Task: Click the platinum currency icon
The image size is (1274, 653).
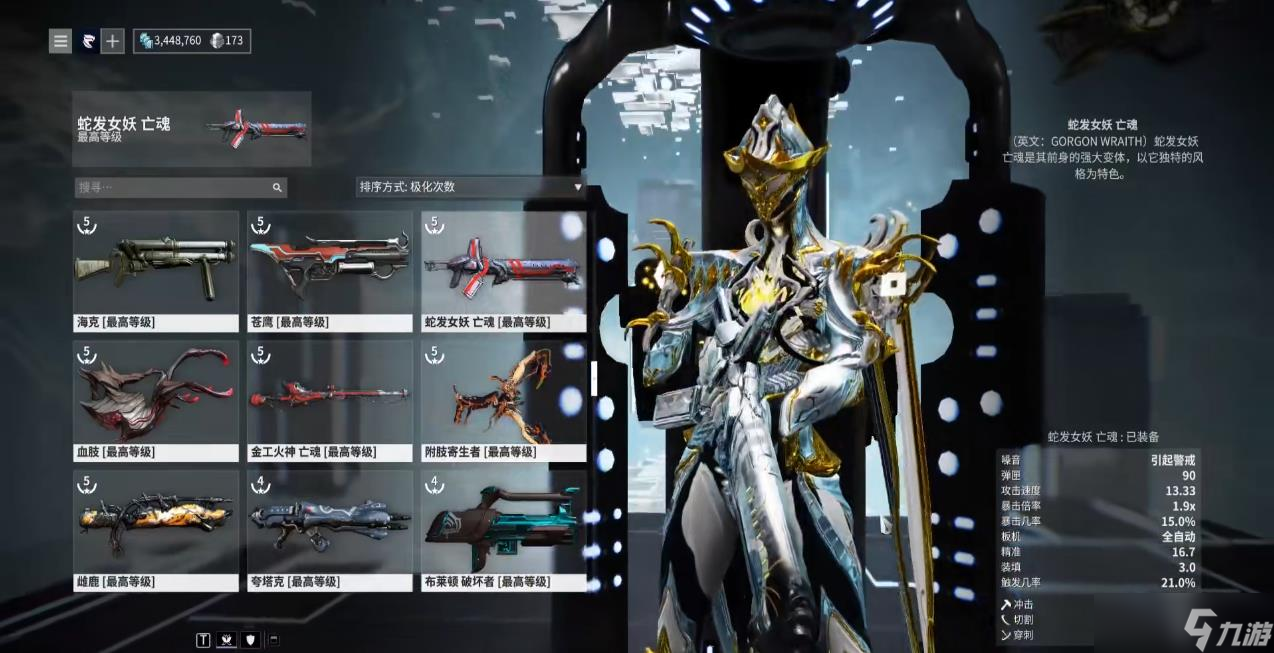Action: coord(216,41)
